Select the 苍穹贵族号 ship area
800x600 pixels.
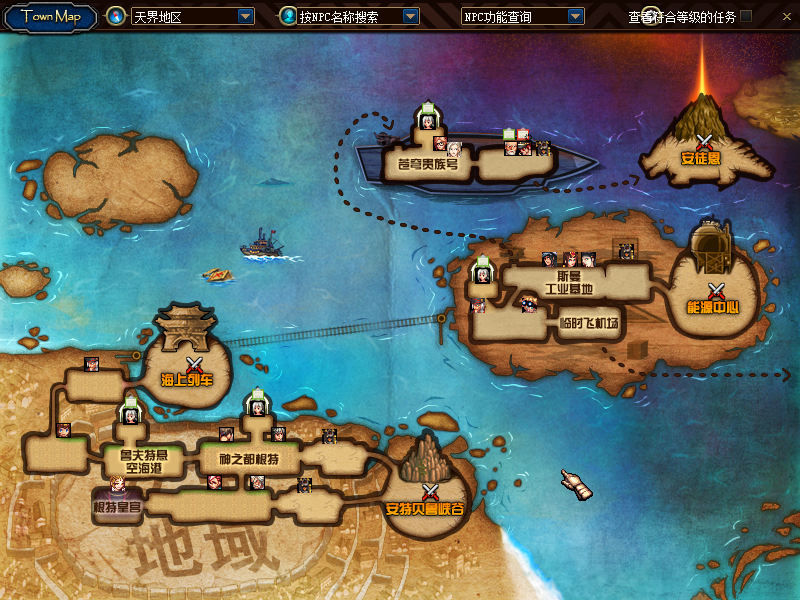(x=423, y=164)
